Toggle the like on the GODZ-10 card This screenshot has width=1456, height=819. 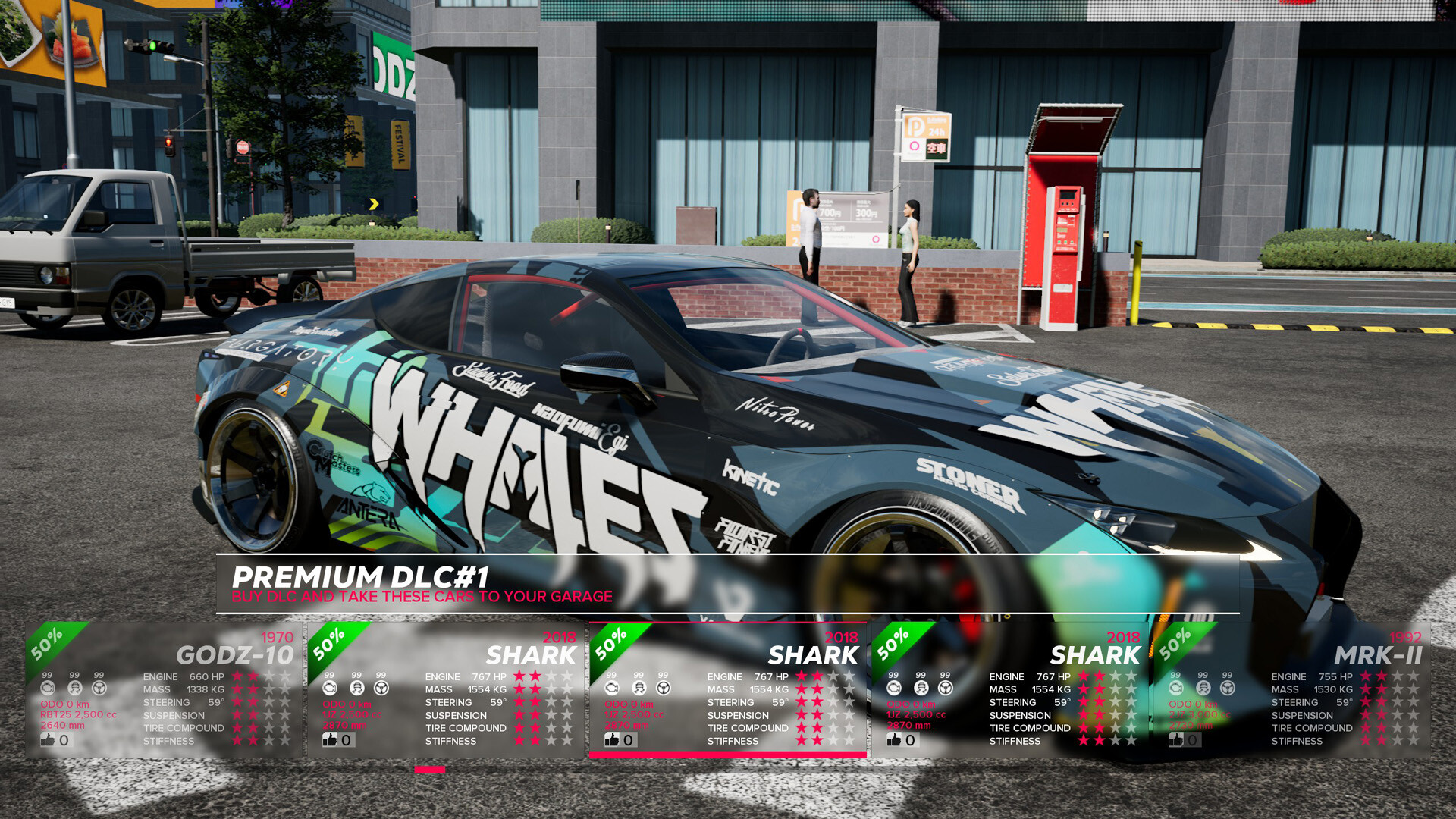[47, 739]
